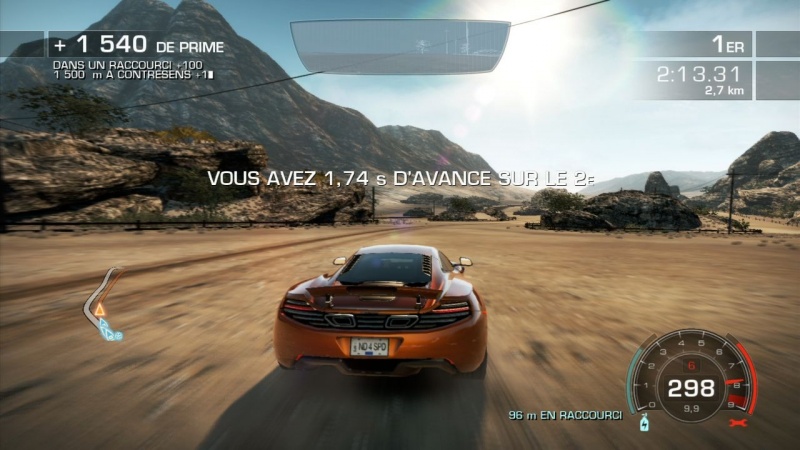Image resolution: width=800 pixels, height=450 pixels.
Task: Click the red wrench damage icon
Action: (742, 424)
